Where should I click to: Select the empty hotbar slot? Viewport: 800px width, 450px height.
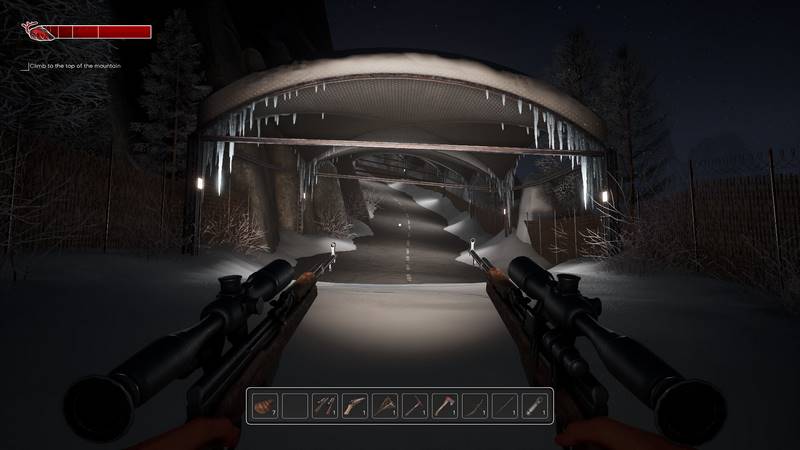click(x=294, y=406)
